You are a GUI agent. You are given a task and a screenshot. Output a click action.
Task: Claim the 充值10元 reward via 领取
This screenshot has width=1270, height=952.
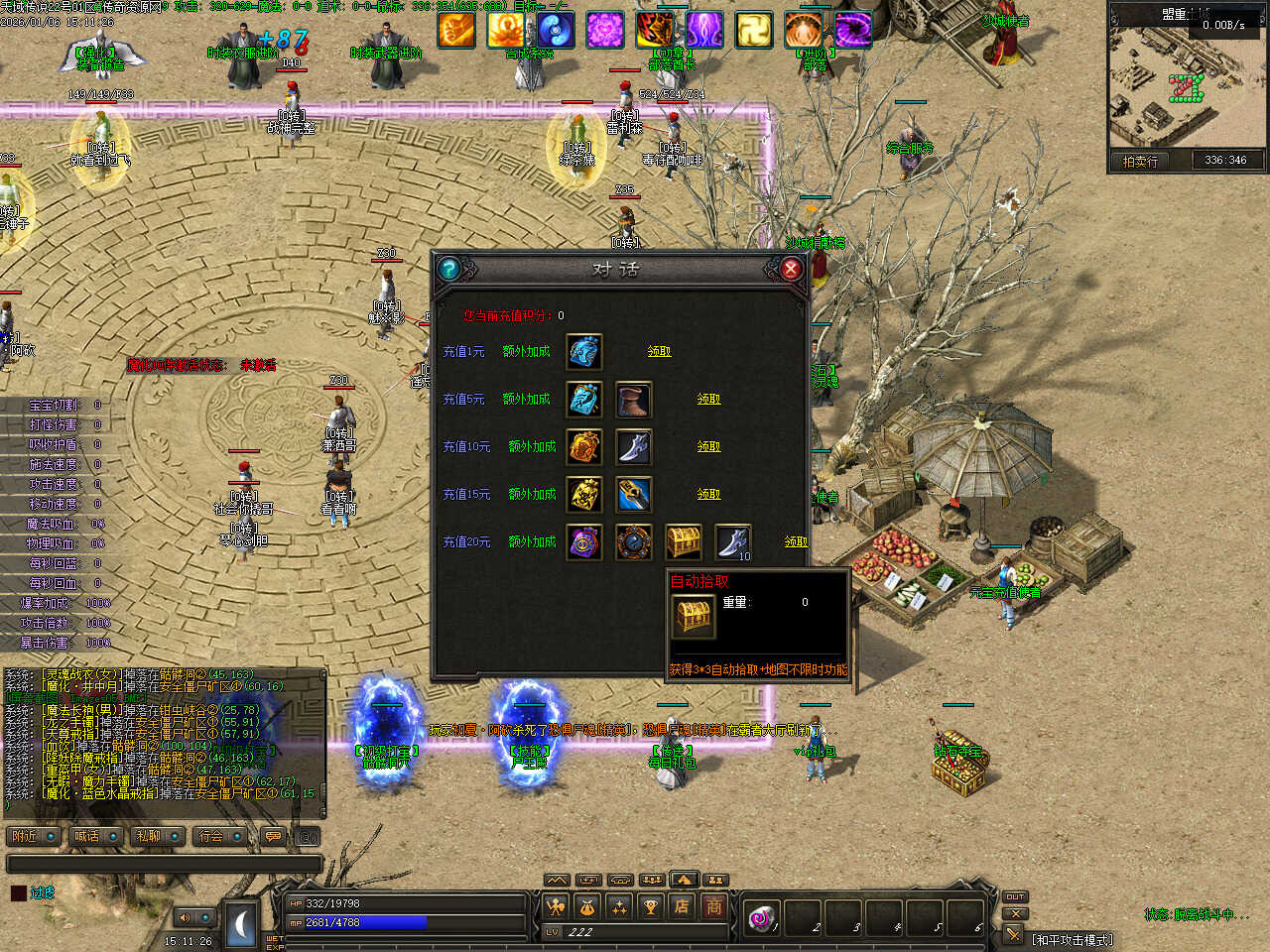[x=708, y=446]
